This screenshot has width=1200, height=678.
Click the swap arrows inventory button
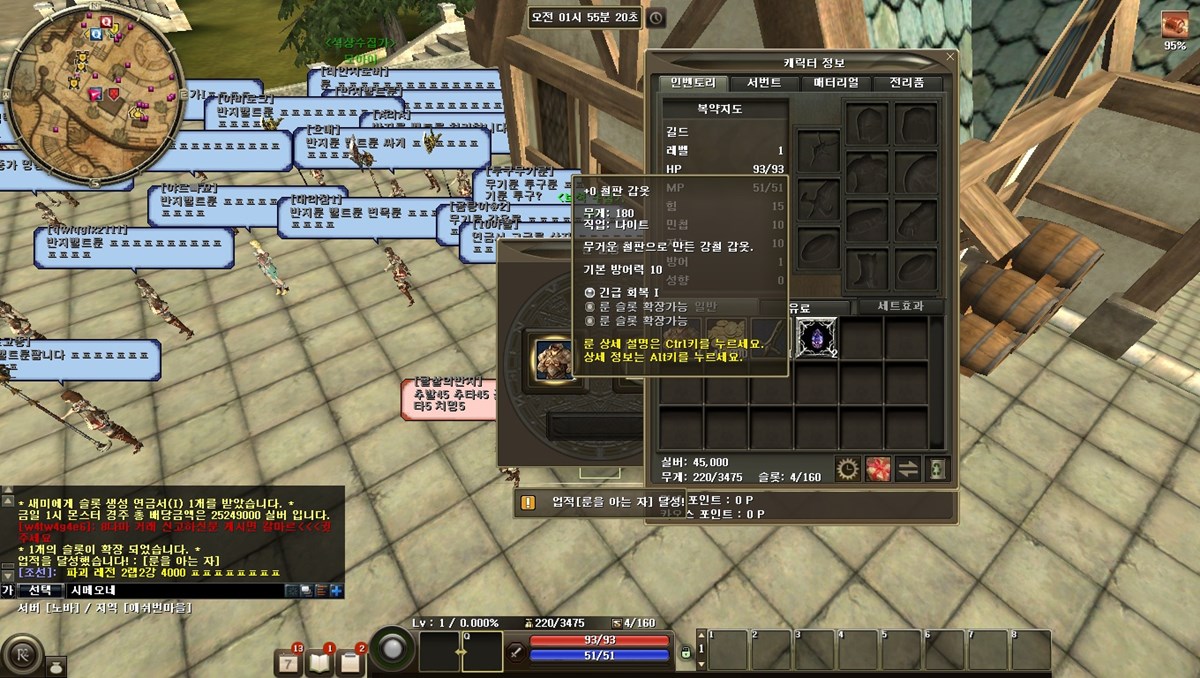tap(908, 467)
